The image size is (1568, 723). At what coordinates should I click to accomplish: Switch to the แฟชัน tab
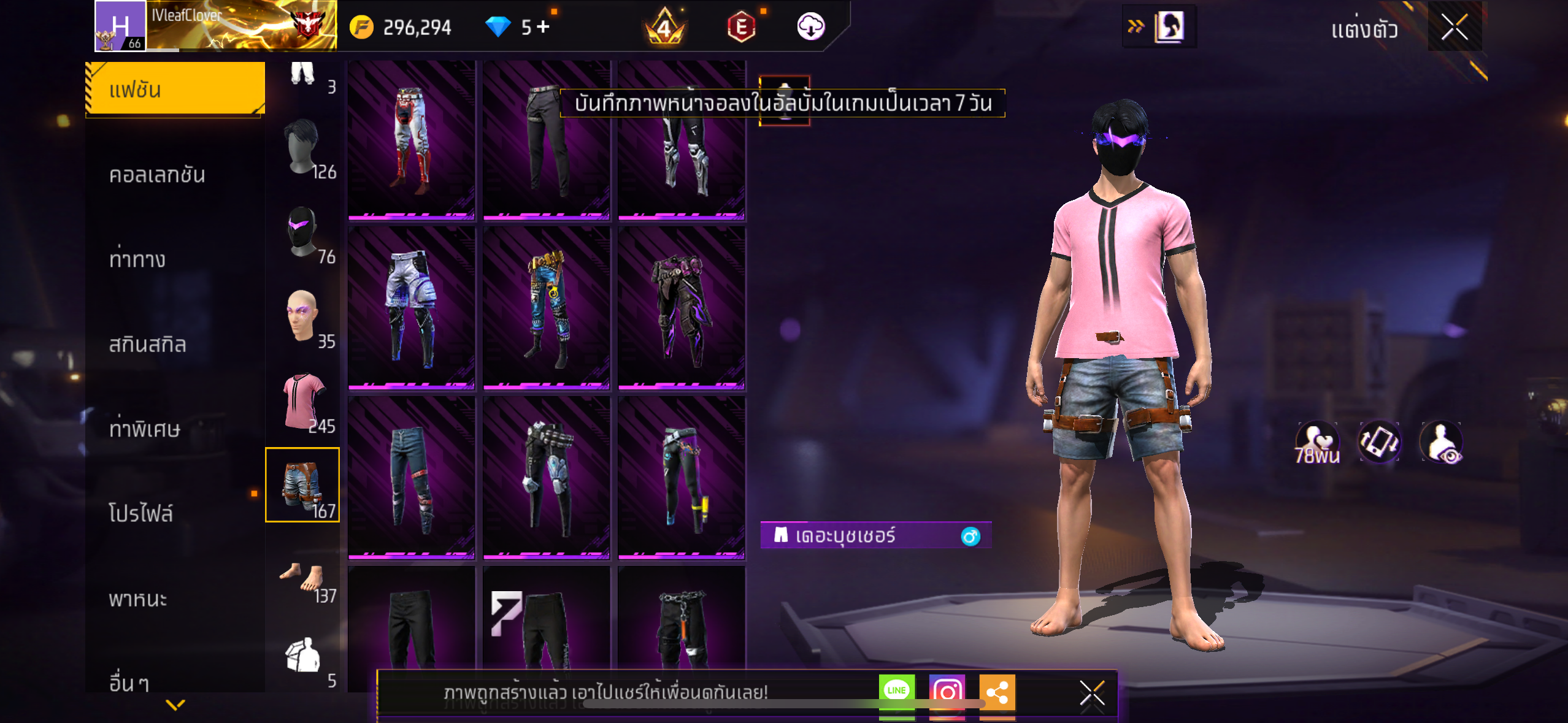(x=175, y=90)
